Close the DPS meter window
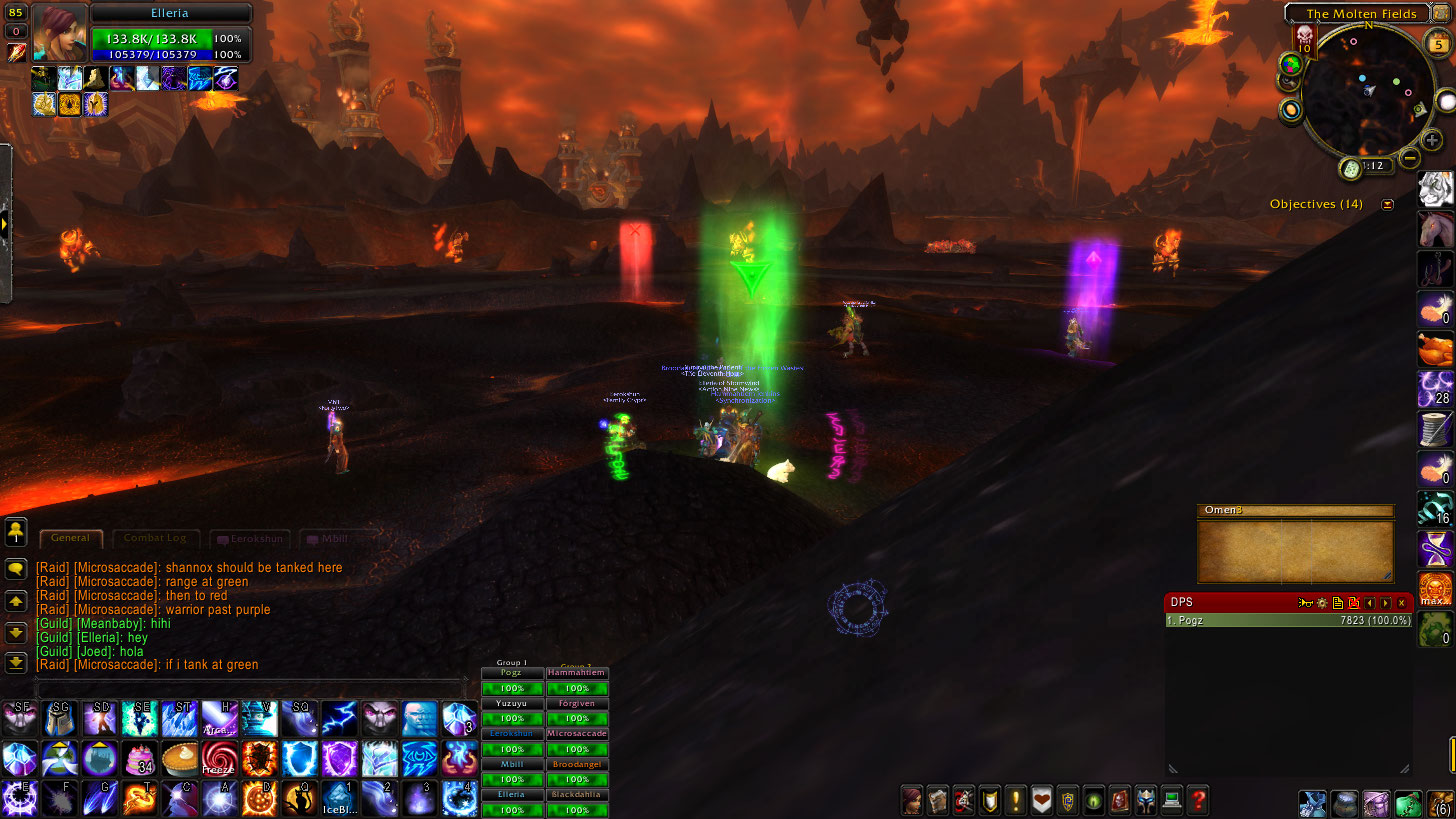1456x819 pixels. click(x=1401, y=603)
